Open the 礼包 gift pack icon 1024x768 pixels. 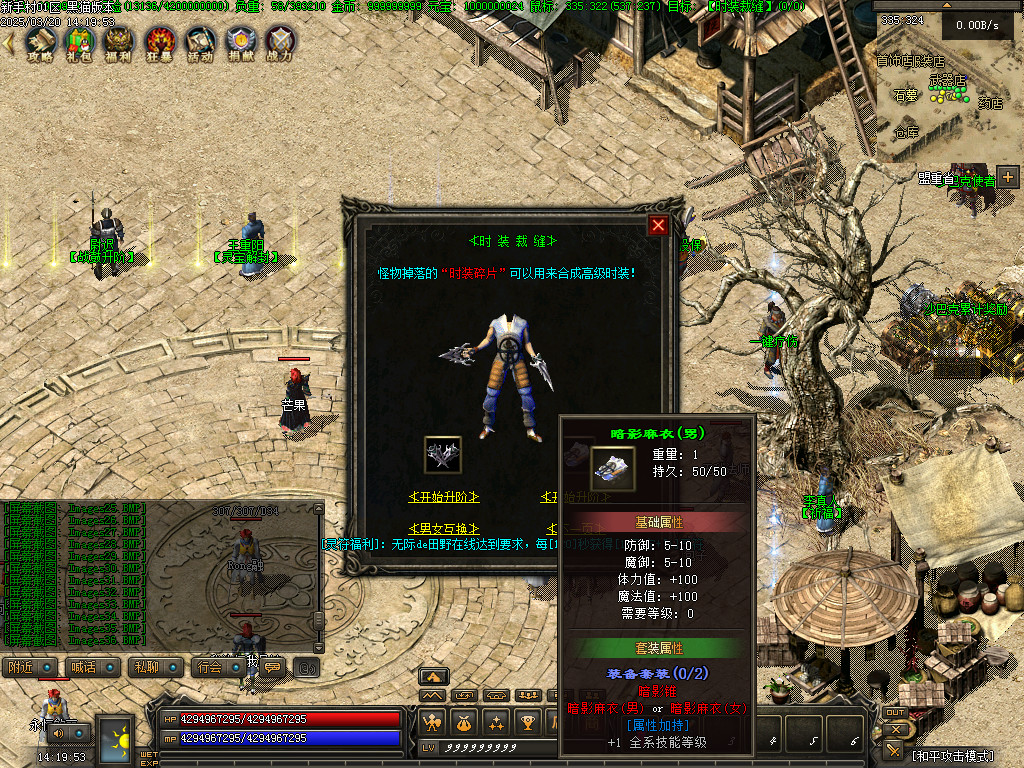pos(78,41)
